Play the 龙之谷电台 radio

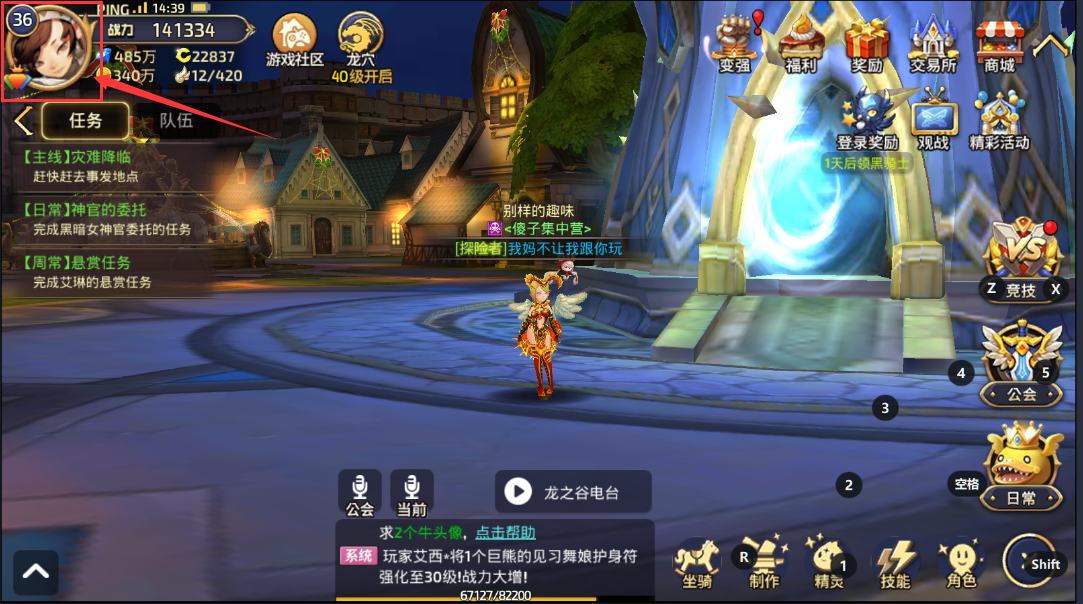tap(573, 492)
